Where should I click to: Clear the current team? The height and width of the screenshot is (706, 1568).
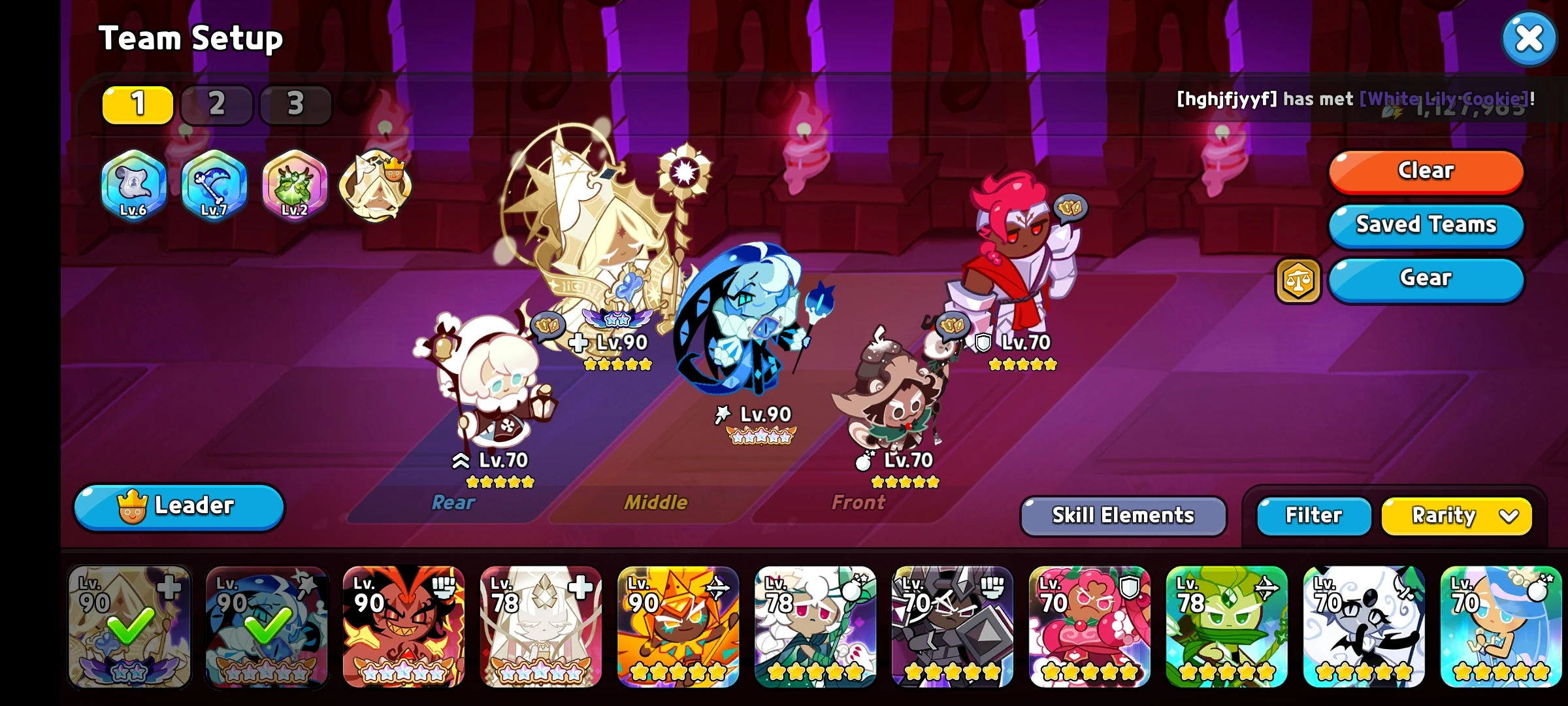click(1426, 171)
